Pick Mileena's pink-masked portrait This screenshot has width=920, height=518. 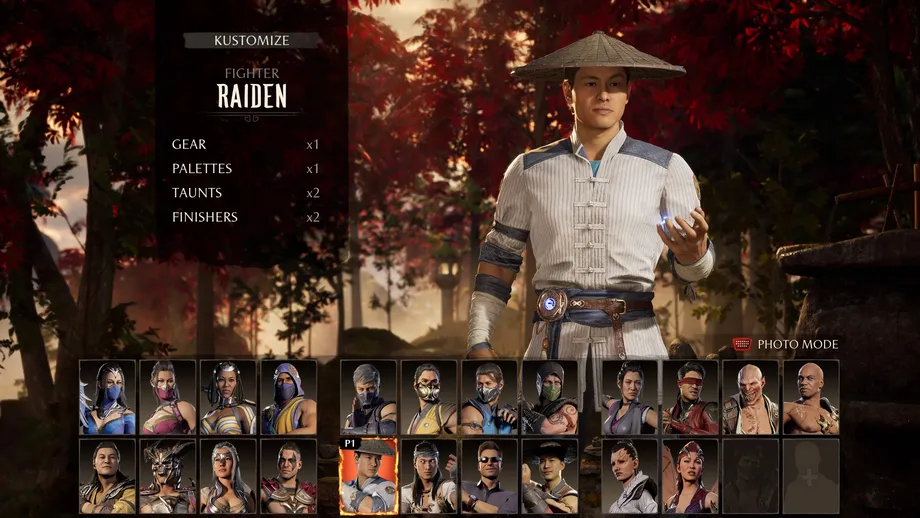(168, 397)
